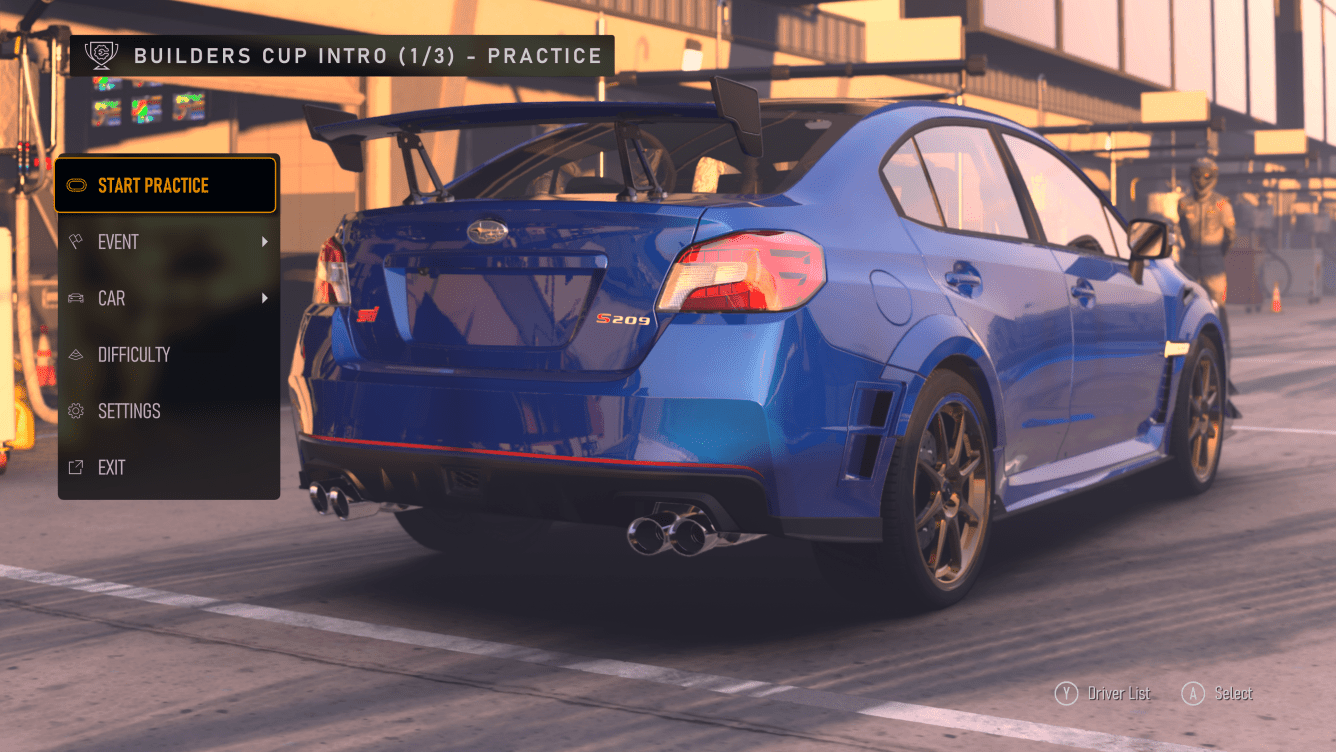
Task: Open the Settings menu entry
Action: click(128, 411)
